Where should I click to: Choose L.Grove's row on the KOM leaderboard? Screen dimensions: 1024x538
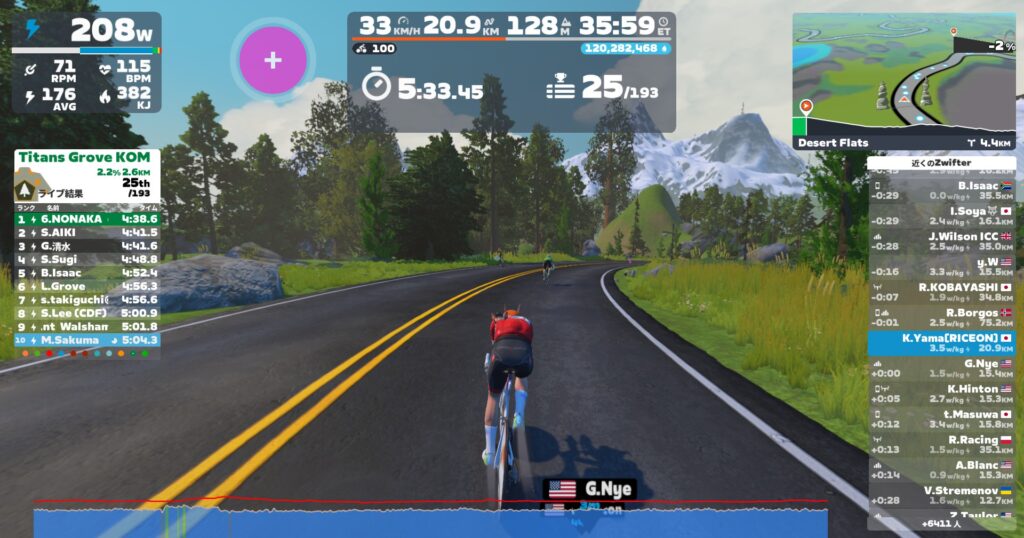pyautogui.click(x=86, y=285)
